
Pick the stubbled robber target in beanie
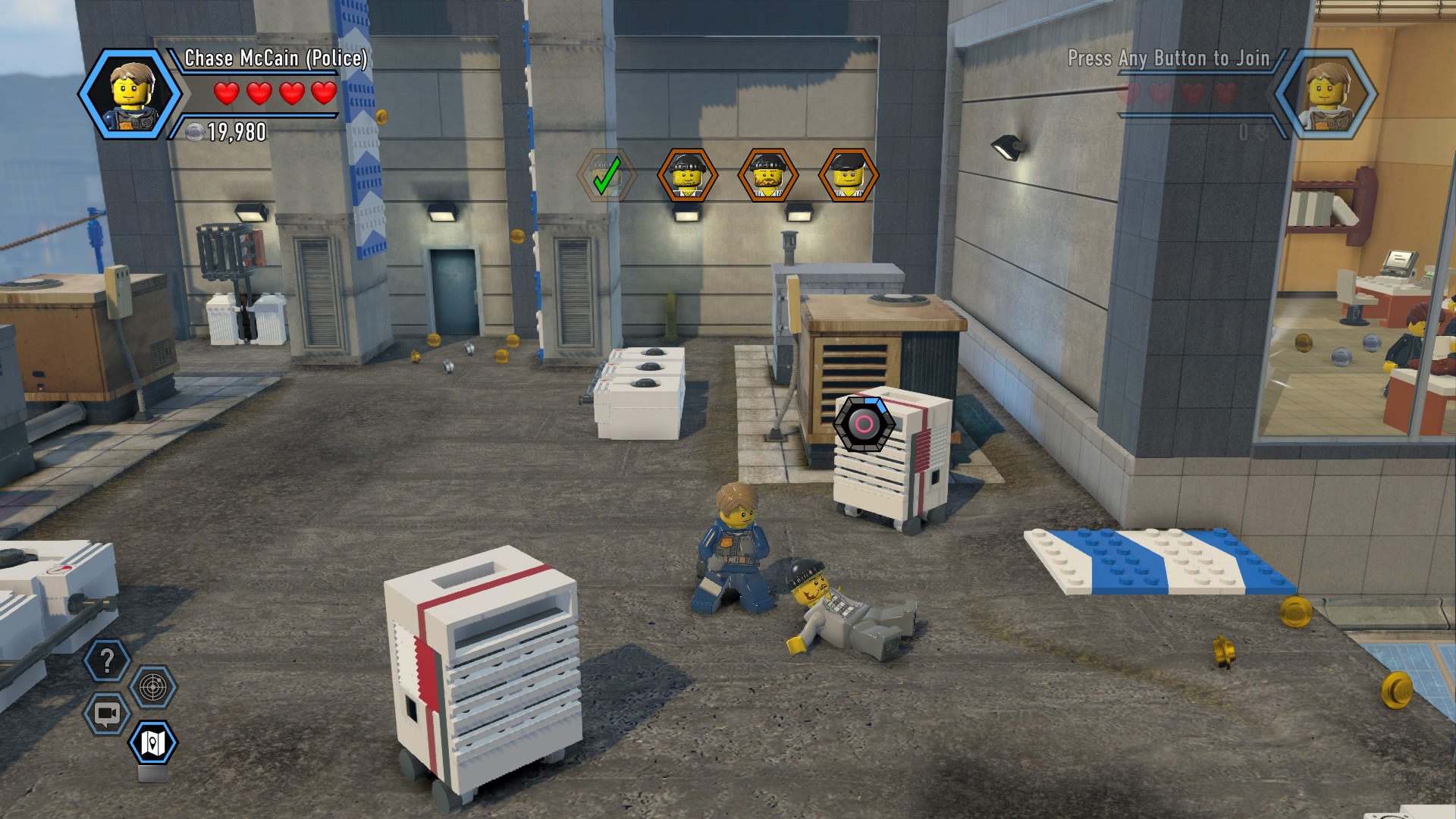687,175
